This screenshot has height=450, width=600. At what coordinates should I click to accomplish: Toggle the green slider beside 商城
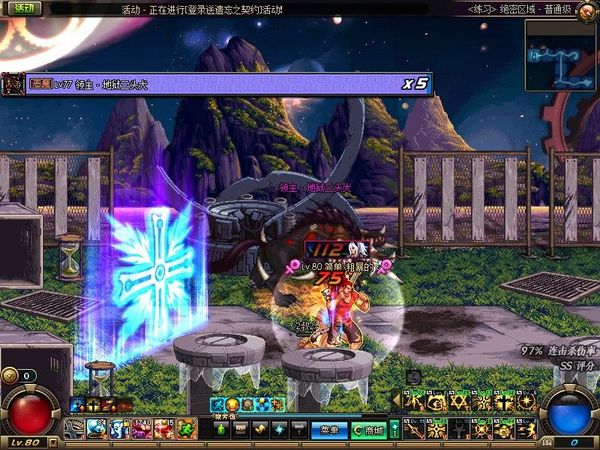click(x=394, y=429)
